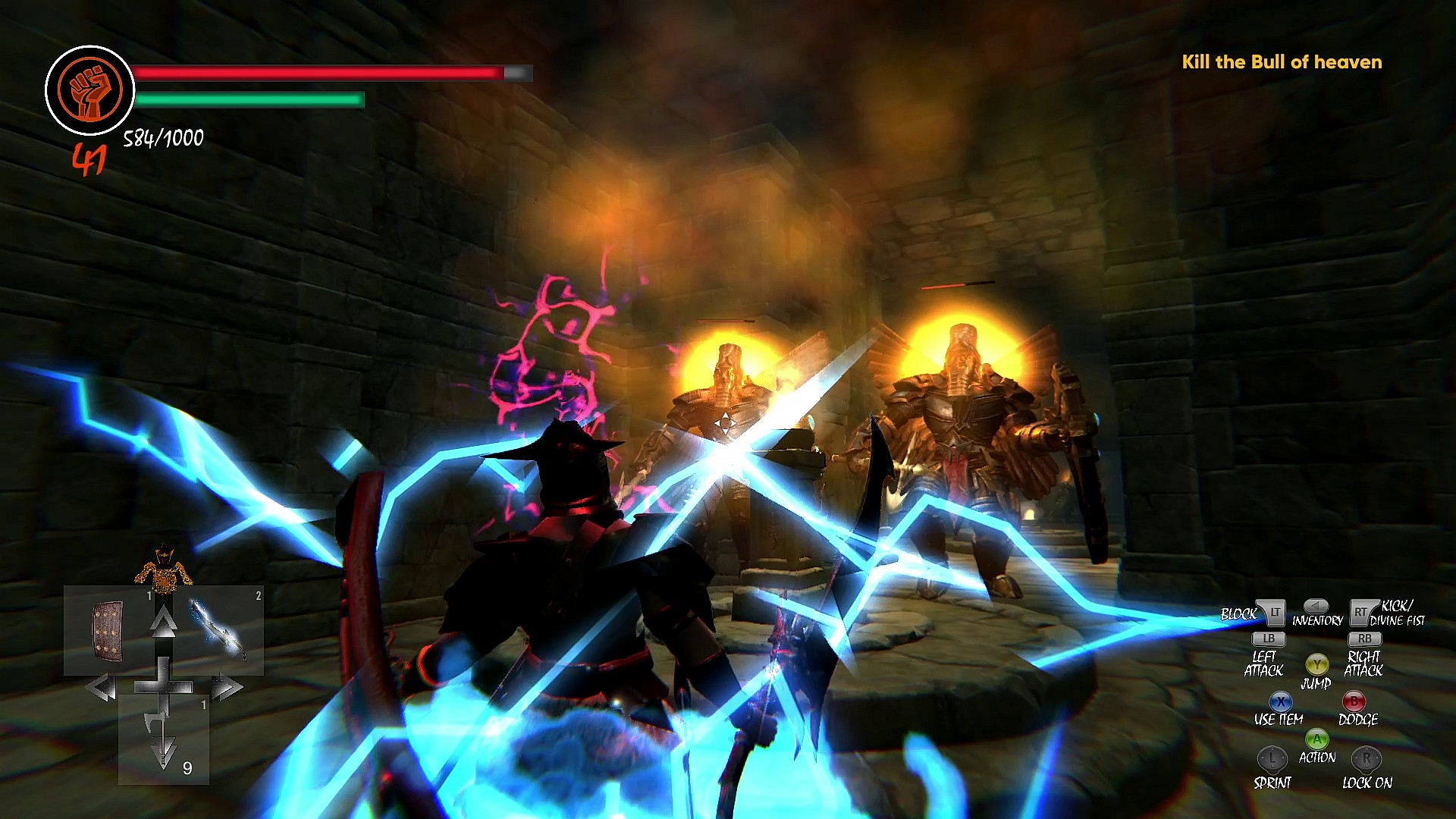The image size is (1456, 819).
Task: Click the A Action button icon
Action: [1317, 738]
